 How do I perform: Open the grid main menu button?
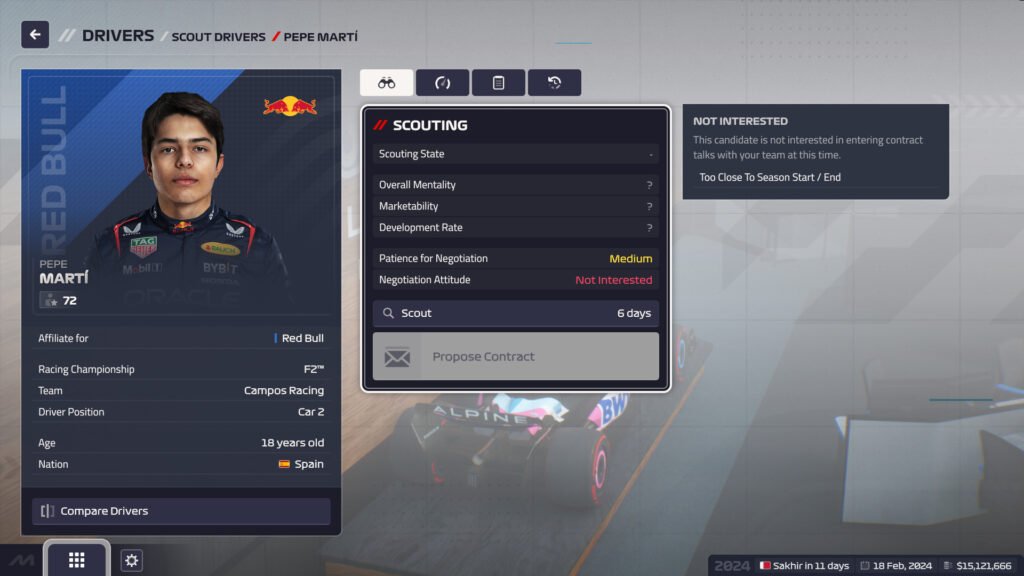pyautogui.click(x=77, y=560)
